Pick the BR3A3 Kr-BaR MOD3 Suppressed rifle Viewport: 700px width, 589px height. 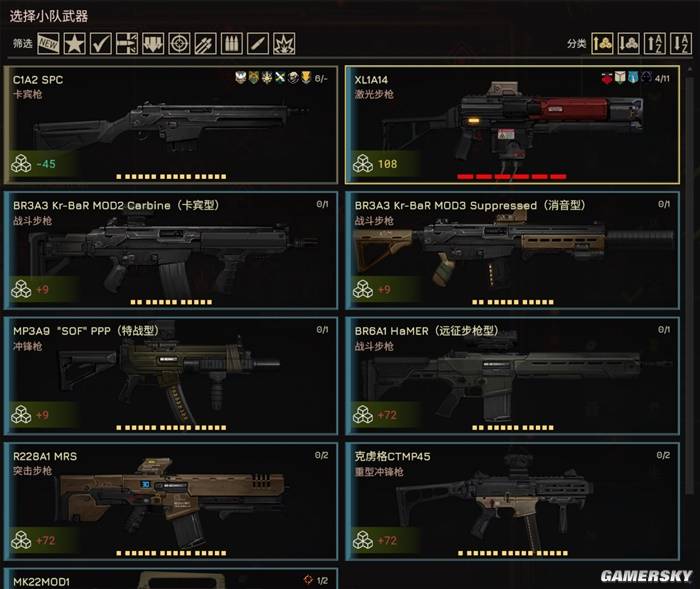click(x=512, y=250)
